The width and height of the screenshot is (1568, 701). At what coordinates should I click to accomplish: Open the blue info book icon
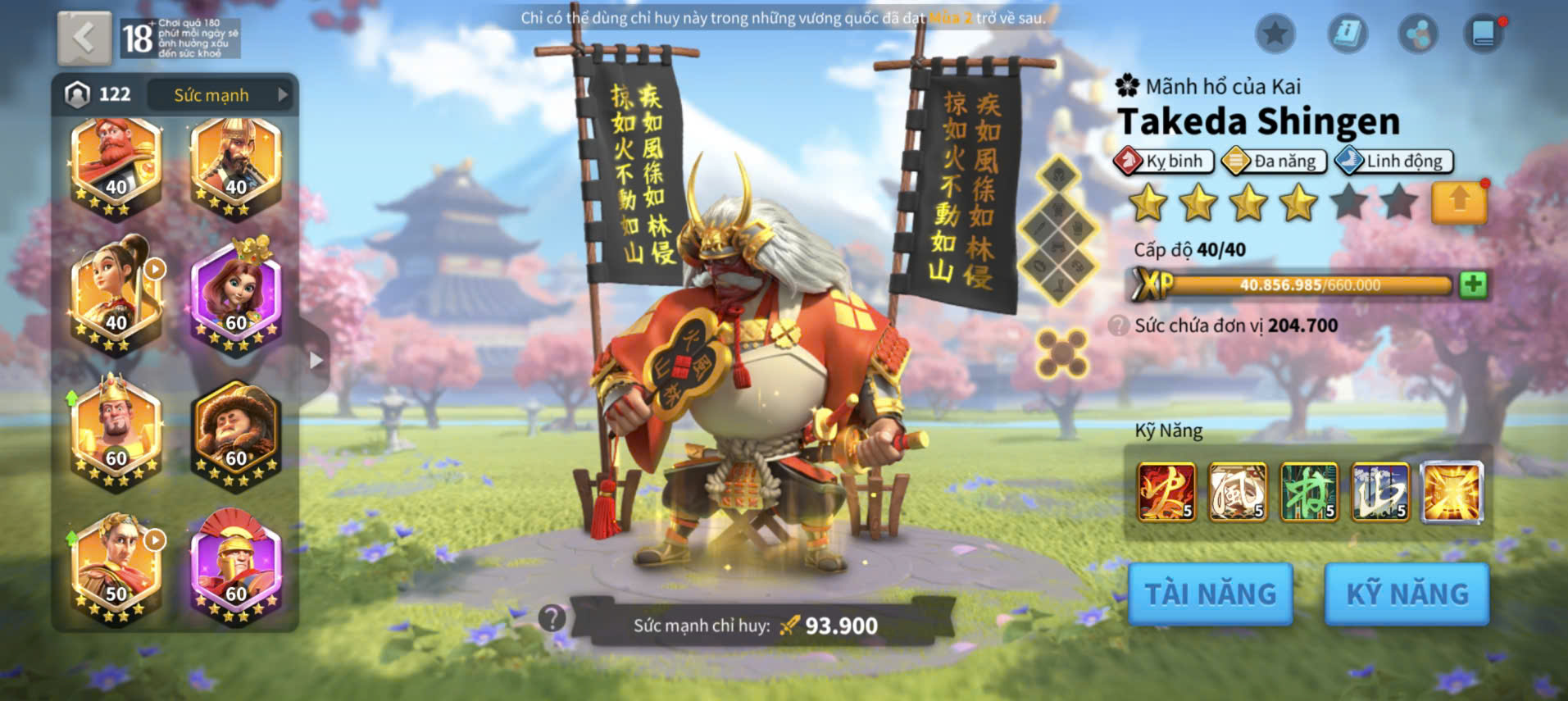(1347, 34)
